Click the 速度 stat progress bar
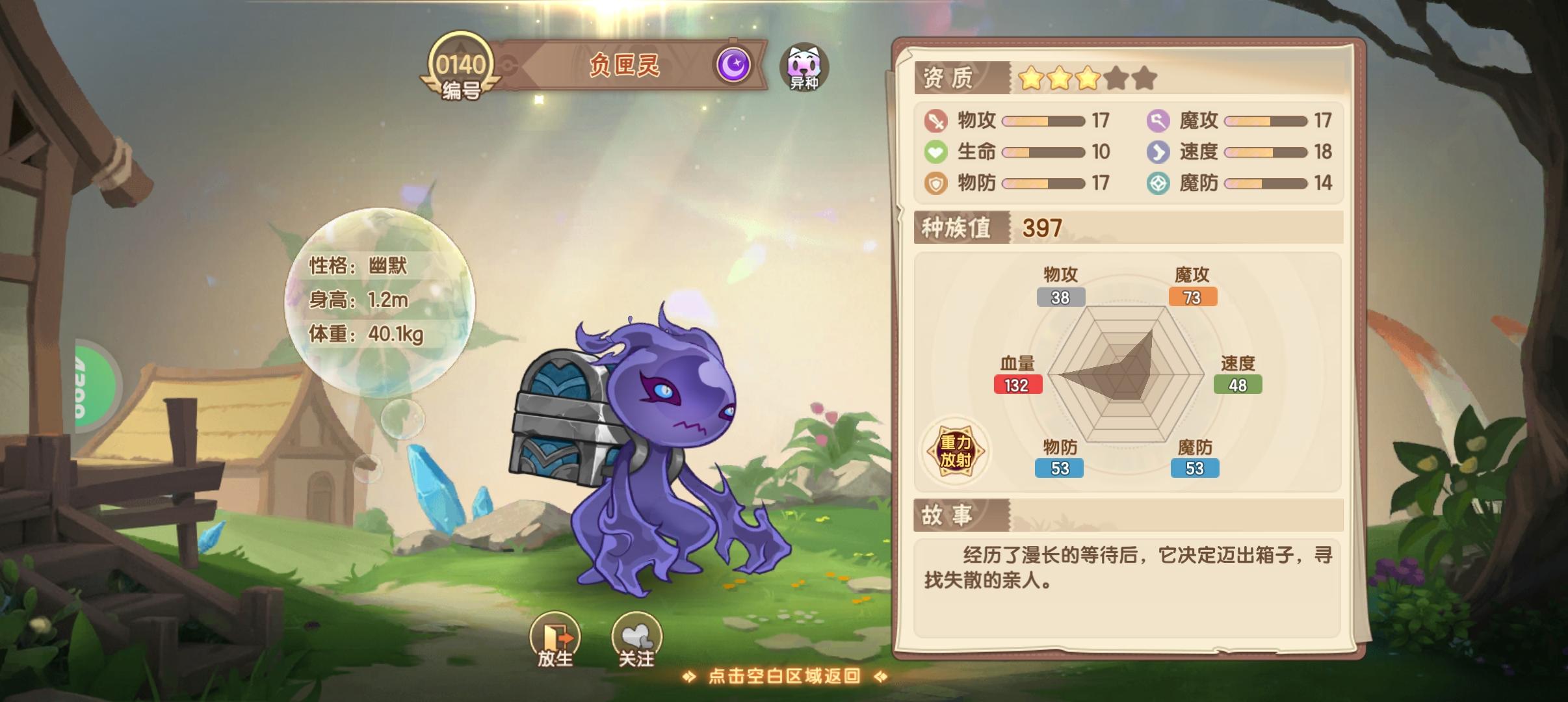This screenshot has height=702, width=1568. coord(1264,151)
